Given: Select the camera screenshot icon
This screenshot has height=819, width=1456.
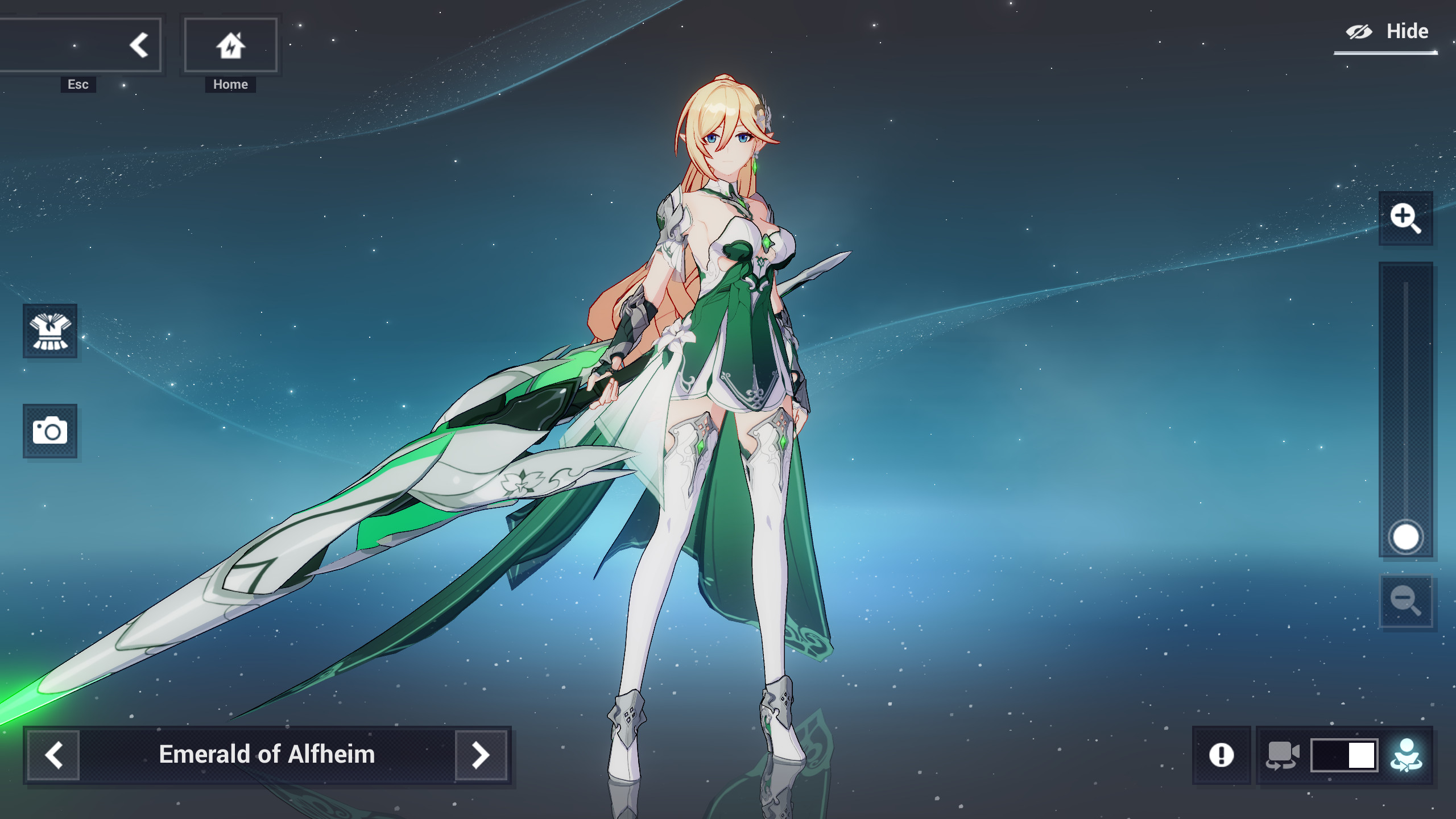Looking at the screenshot, I should coord(51,432).
